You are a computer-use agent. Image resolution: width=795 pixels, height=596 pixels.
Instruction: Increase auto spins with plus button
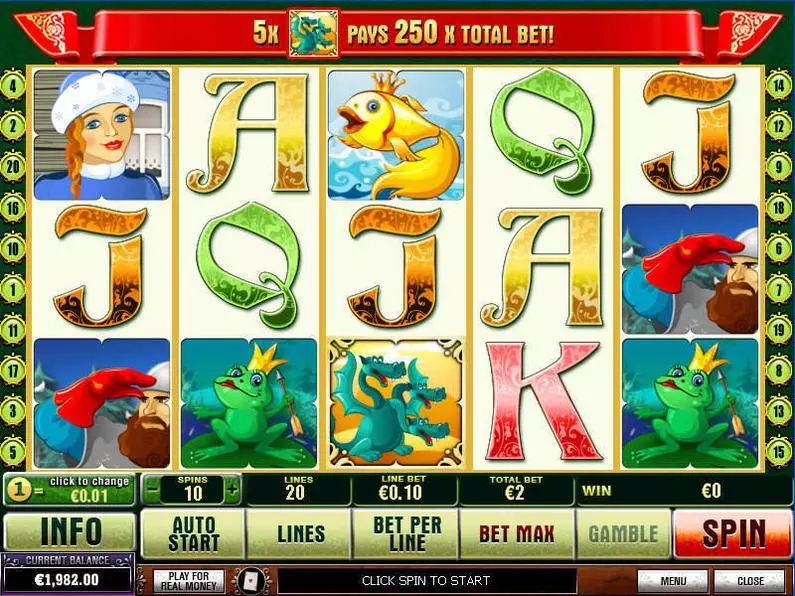[232, 490]
